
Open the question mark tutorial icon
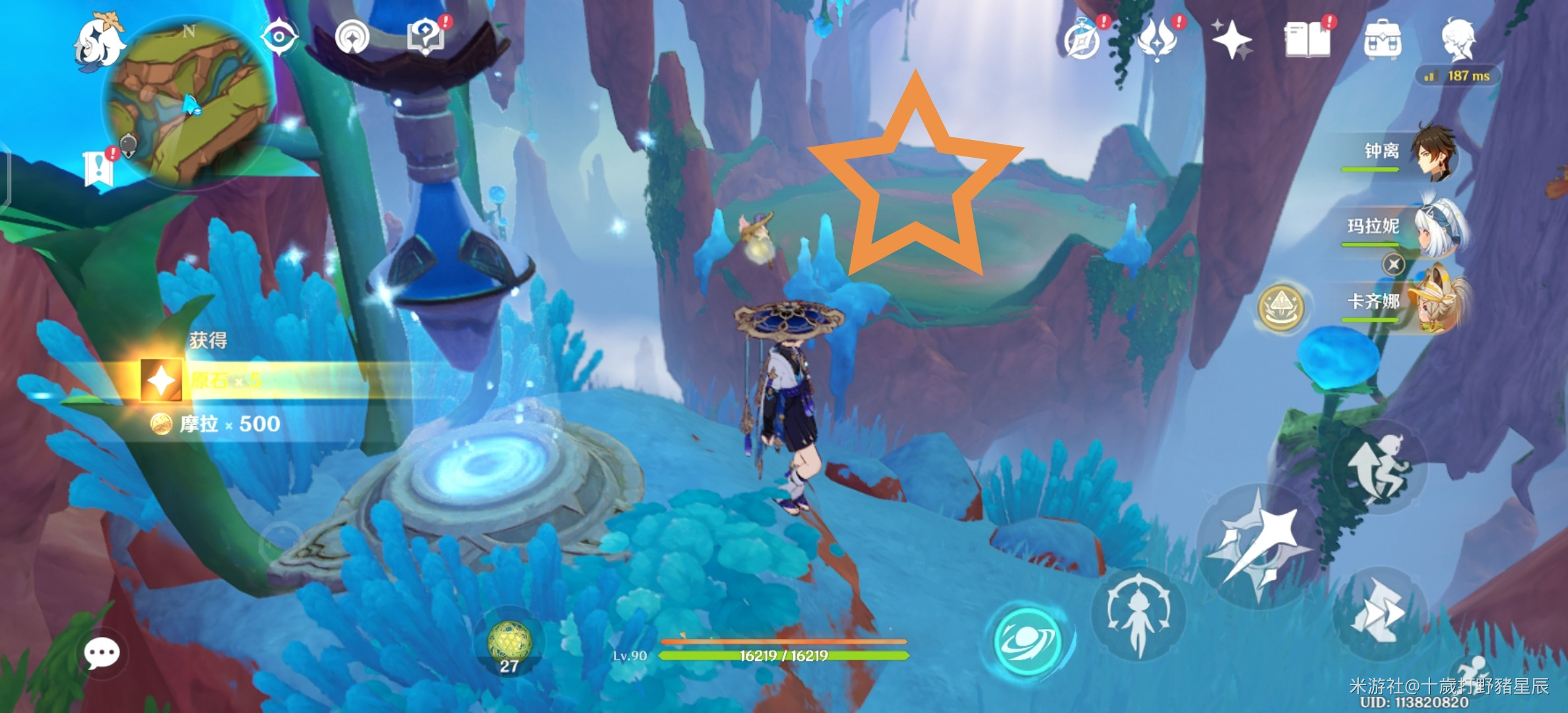(426, 37)
